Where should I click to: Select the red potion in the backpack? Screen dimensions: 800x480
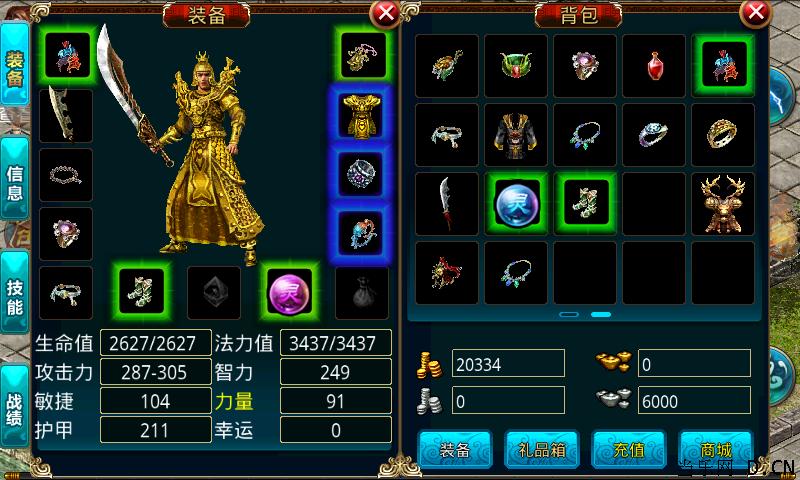point(655,66)
